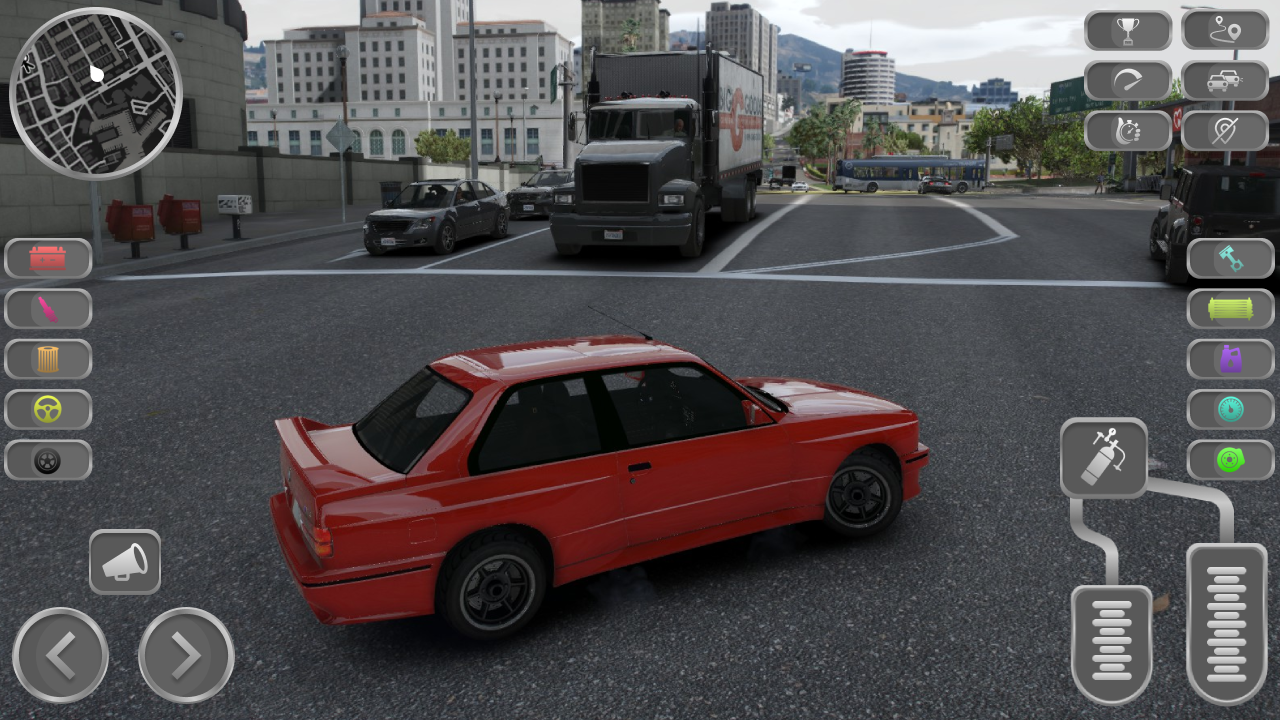The height and width of the screenshot is (720, 1280).
Task: Open the tire and wheel customization
Action: tap(48, 460)
